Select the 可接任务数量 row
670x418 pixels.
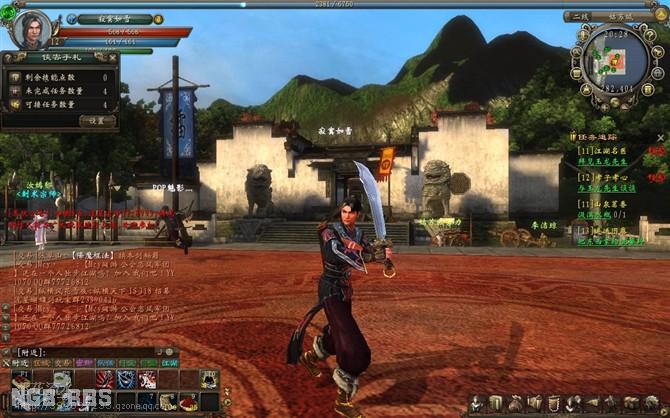click(x=60, y=104)
